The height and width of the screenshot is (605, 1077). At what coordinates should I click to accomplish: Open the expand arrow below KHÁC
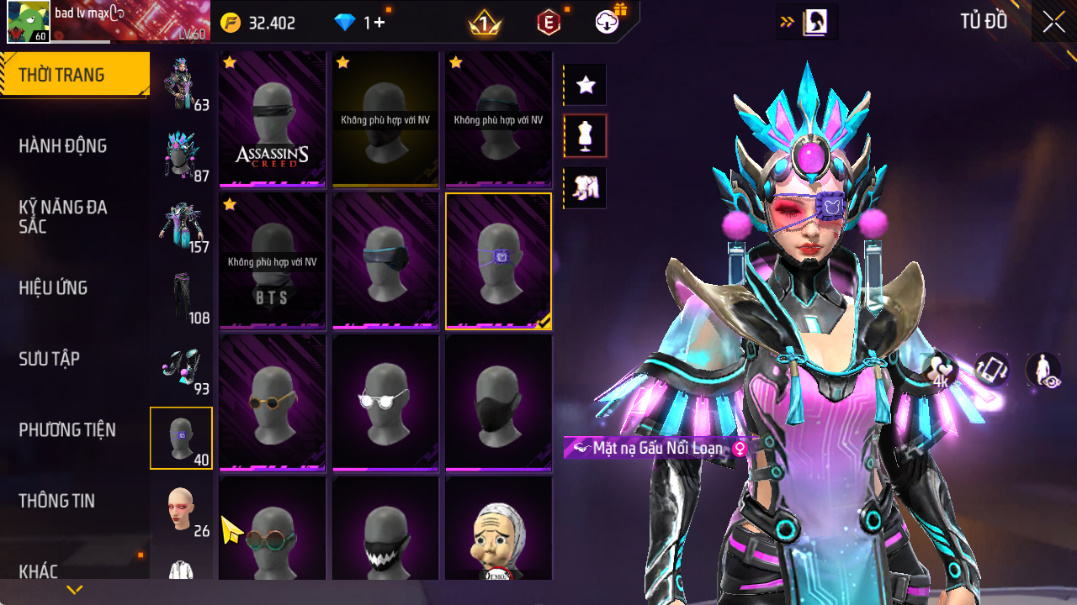[x=74, y=590]
